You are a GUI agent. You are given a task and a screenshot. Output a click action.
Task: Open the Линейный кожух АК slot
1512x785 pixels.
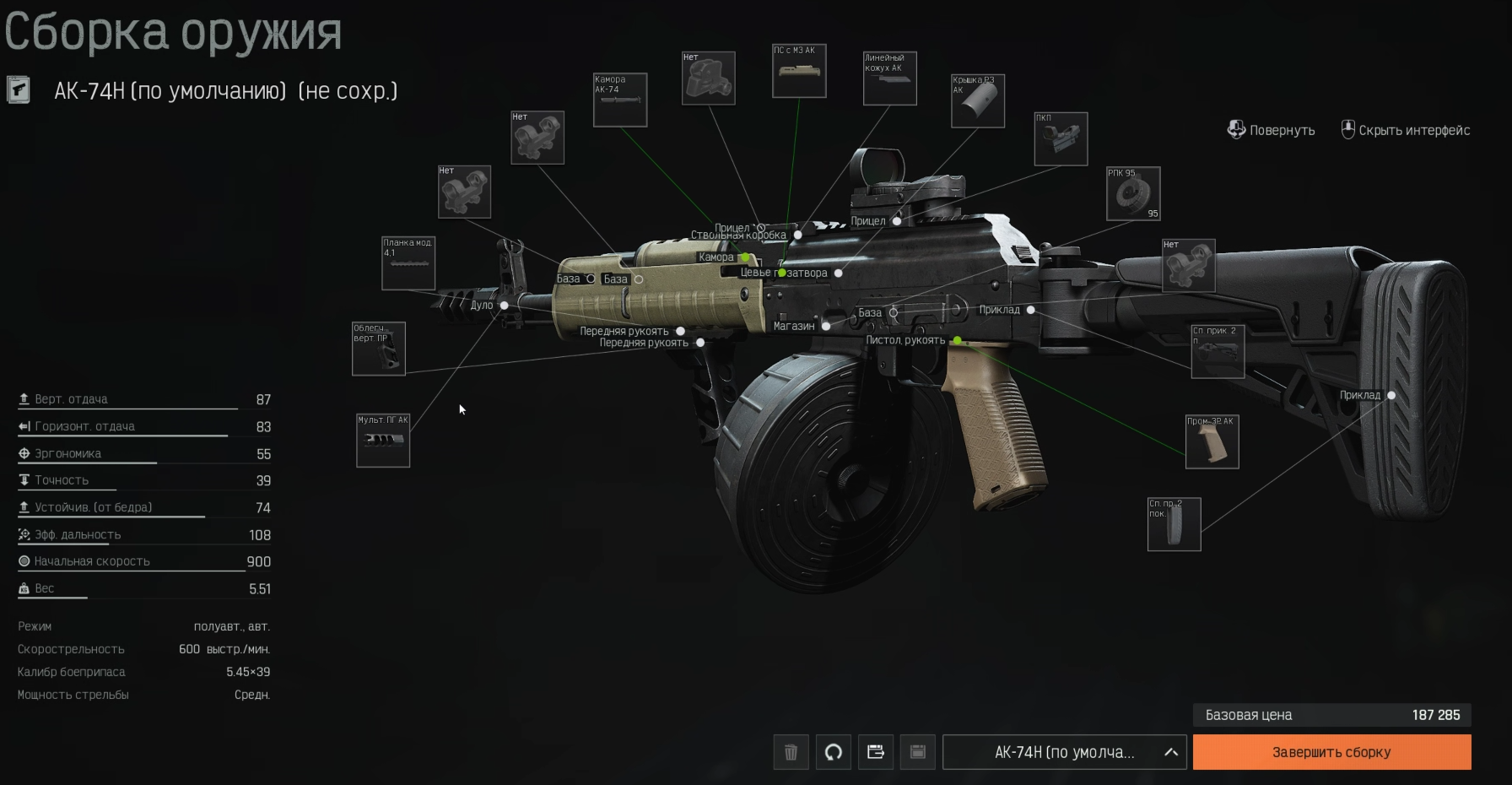[x=889, y=78]
